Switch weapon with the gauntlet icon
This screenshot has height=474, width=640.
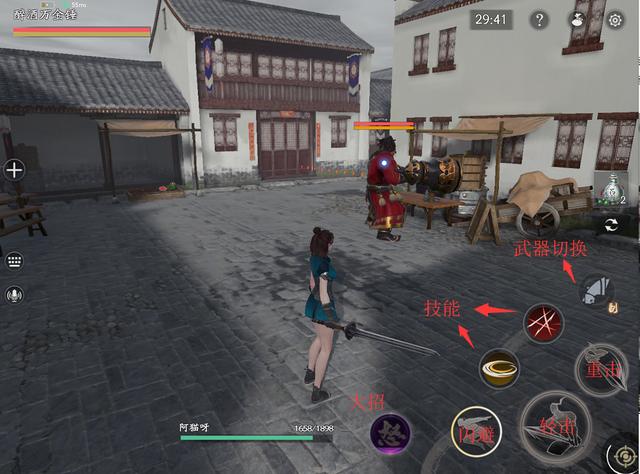596,291
